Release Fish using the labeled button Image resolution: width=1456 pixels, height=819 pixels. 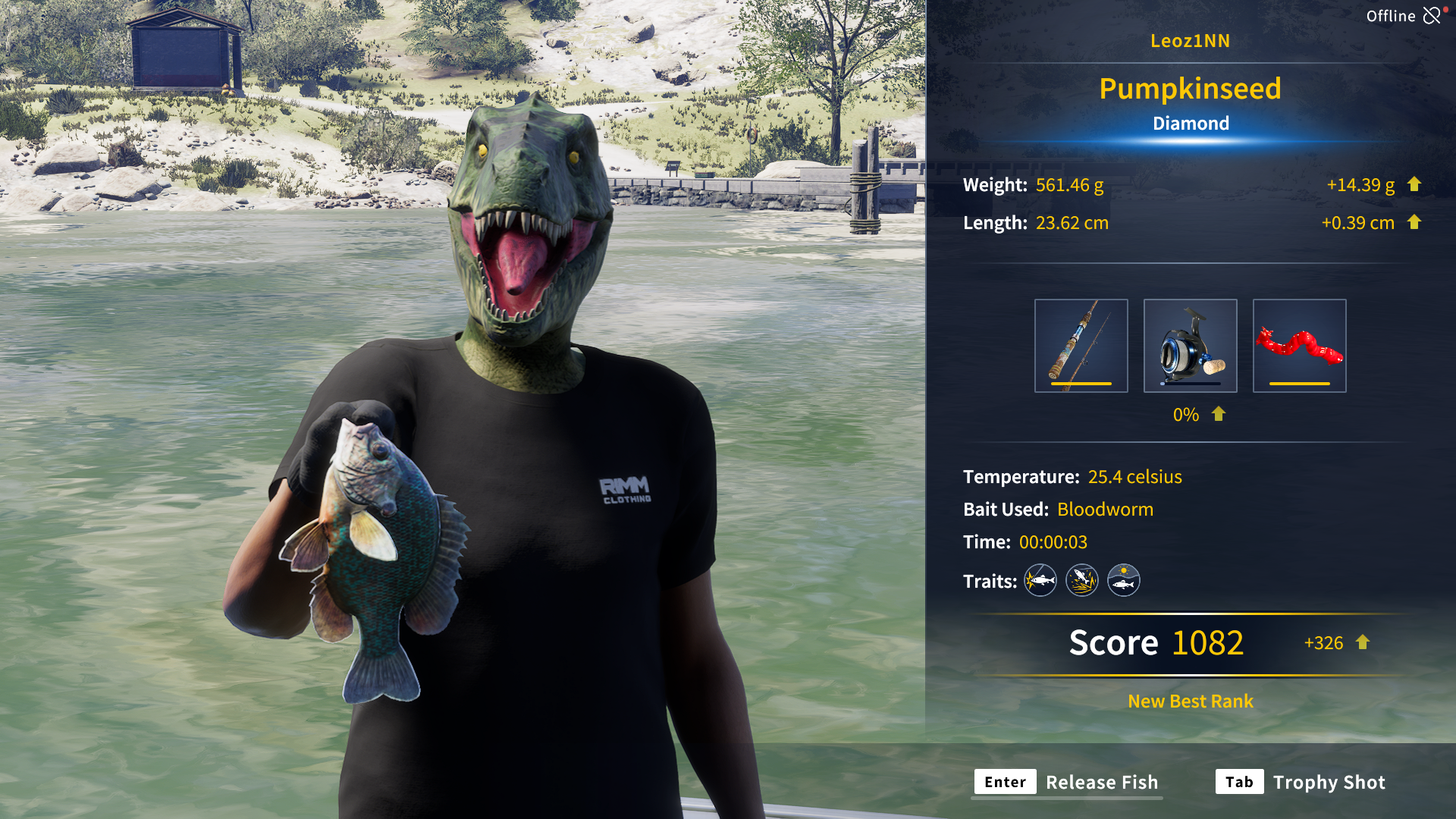(x=1101, y=782)
